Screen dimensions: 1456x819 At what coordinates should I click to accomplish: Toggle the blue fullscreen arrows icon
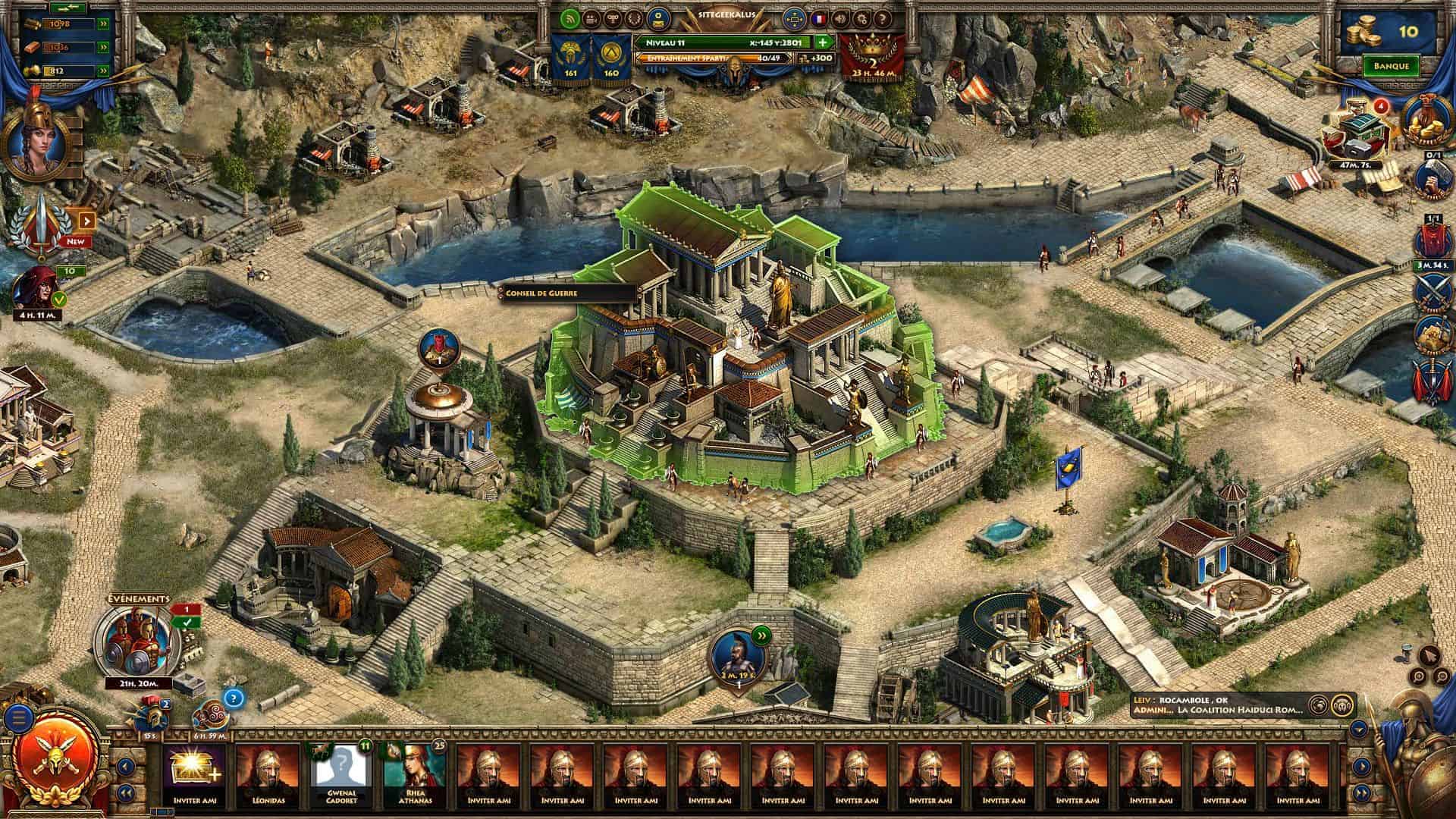tap(795, 18)
